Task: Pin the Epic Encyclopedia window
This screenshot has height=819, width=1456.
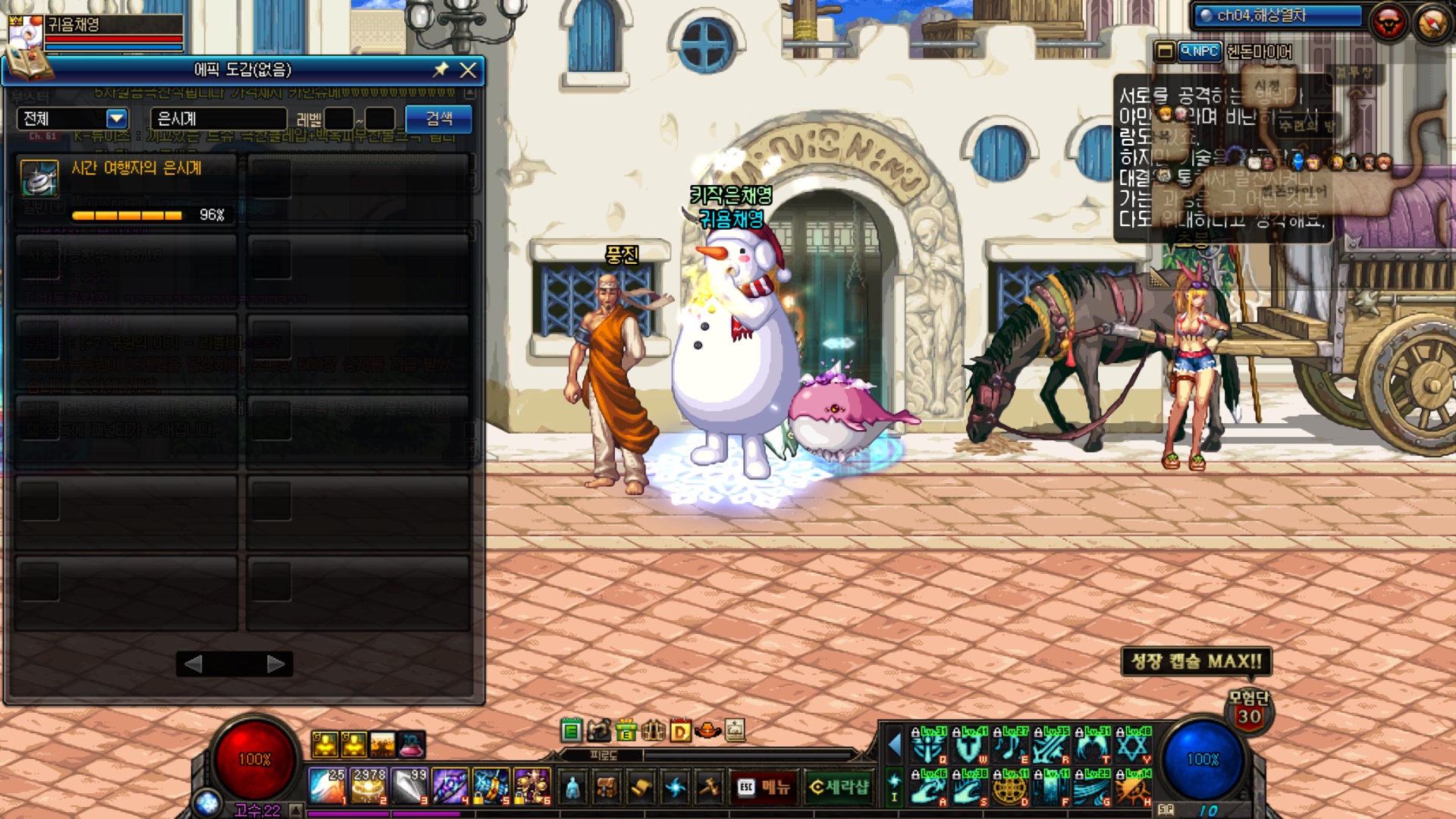Action: click(x=441, y=70)
